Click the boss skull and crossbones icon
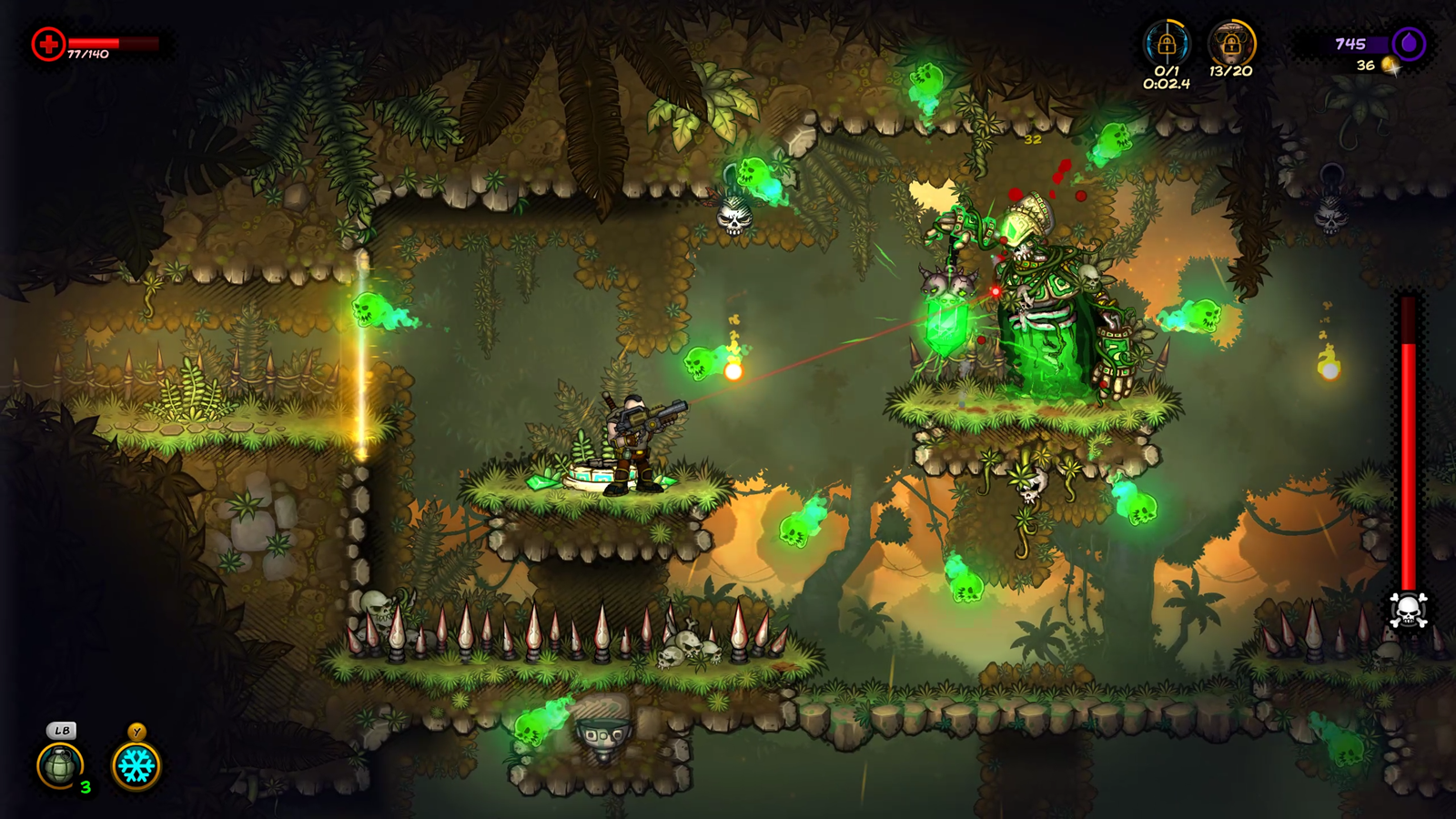1456x819 pixels. click(x=1408, y=611)
